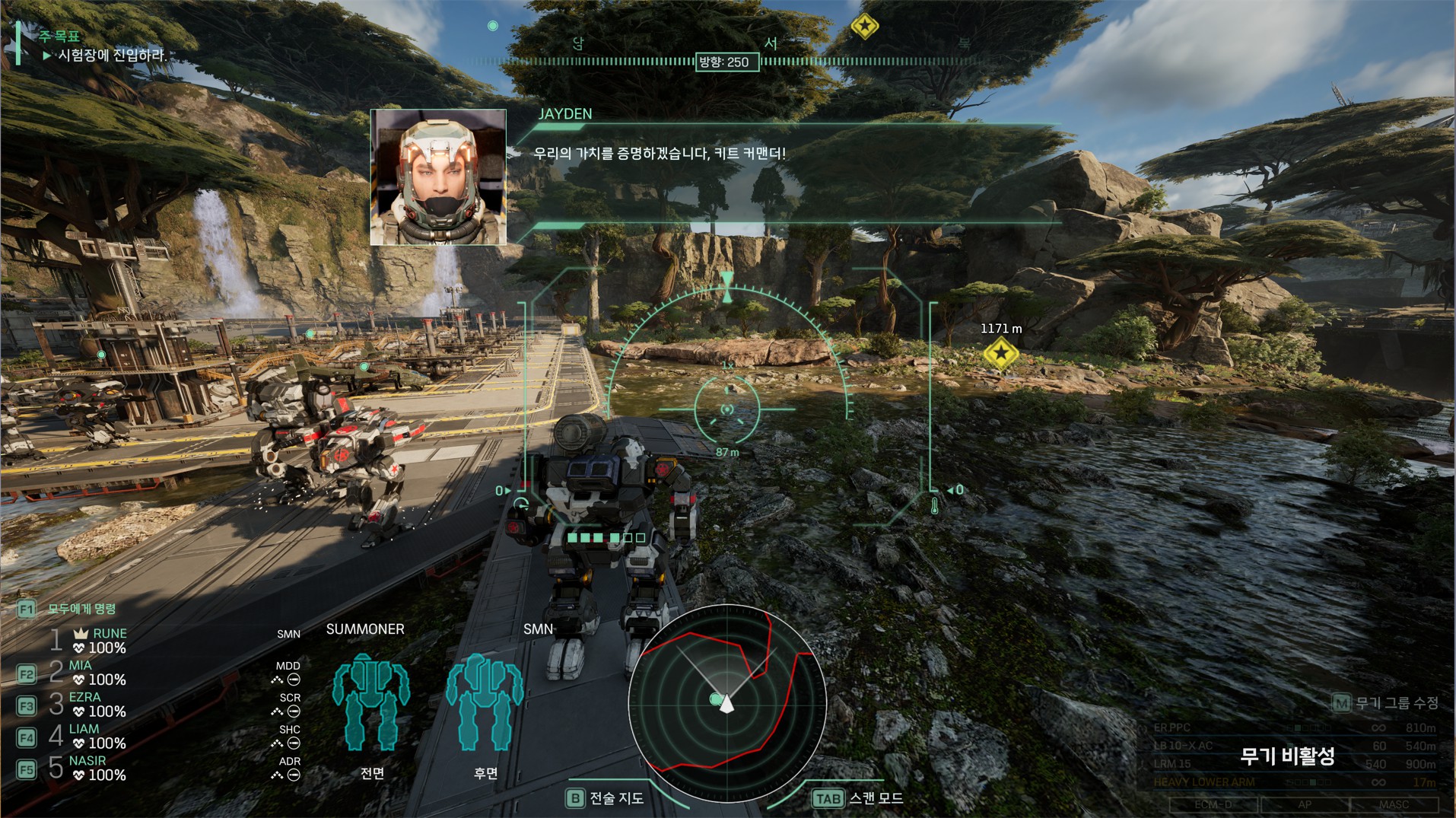The width and height of the screenshot is (1456, 818).
Task: Click the heading 250 compass readout
Action: 726,62
